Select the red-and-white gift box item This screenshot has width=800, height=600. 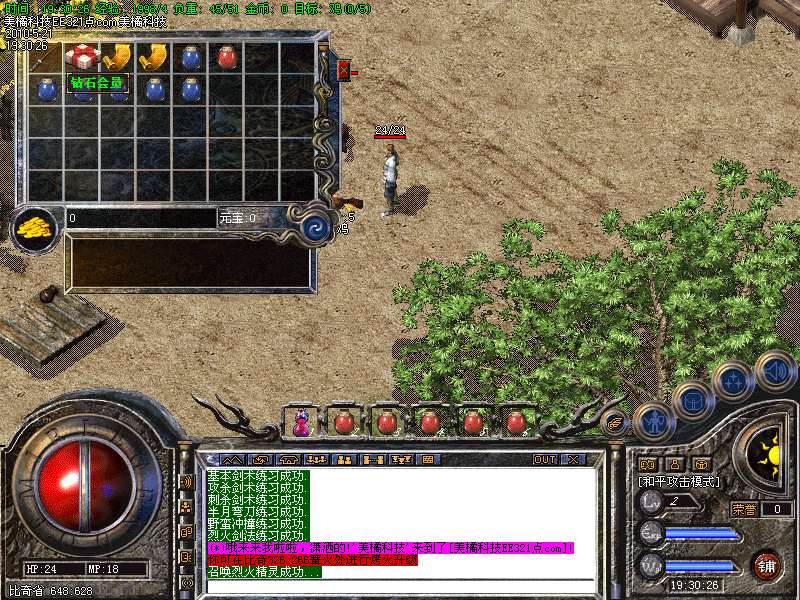point(82,56)
